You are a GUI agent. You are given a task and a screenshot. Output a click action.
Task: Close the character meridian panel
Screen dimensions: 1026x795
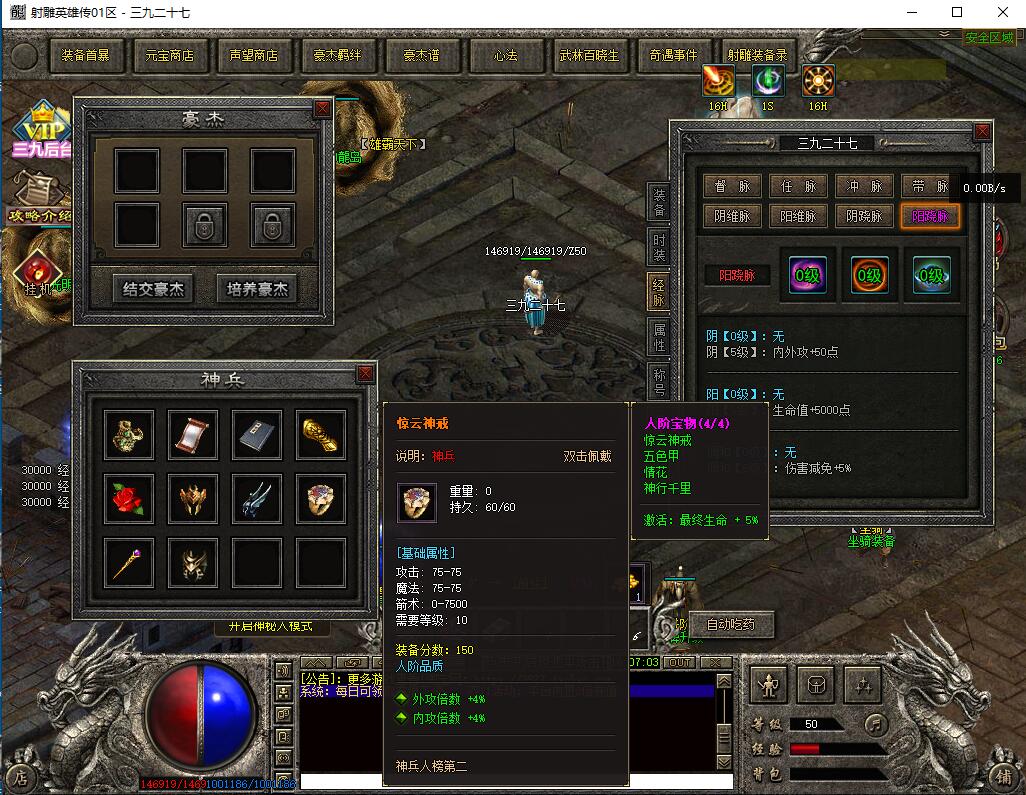click(x=983, y=131)
